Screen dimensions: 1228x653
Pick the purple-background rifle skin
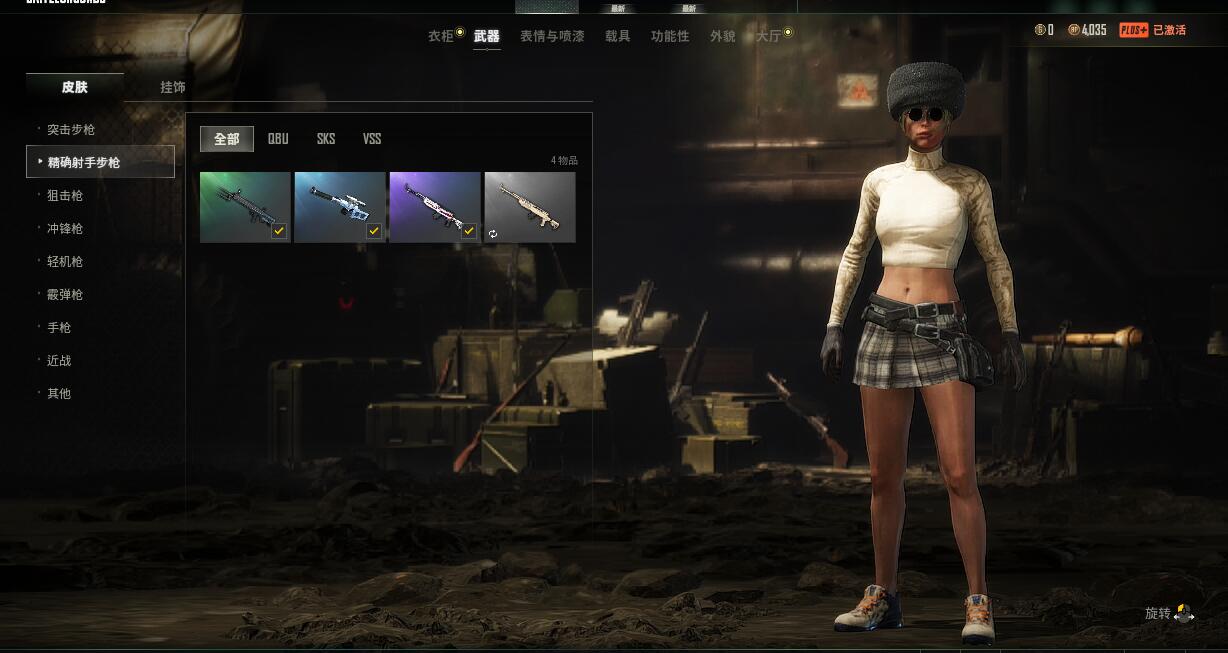tap(435, 207)
